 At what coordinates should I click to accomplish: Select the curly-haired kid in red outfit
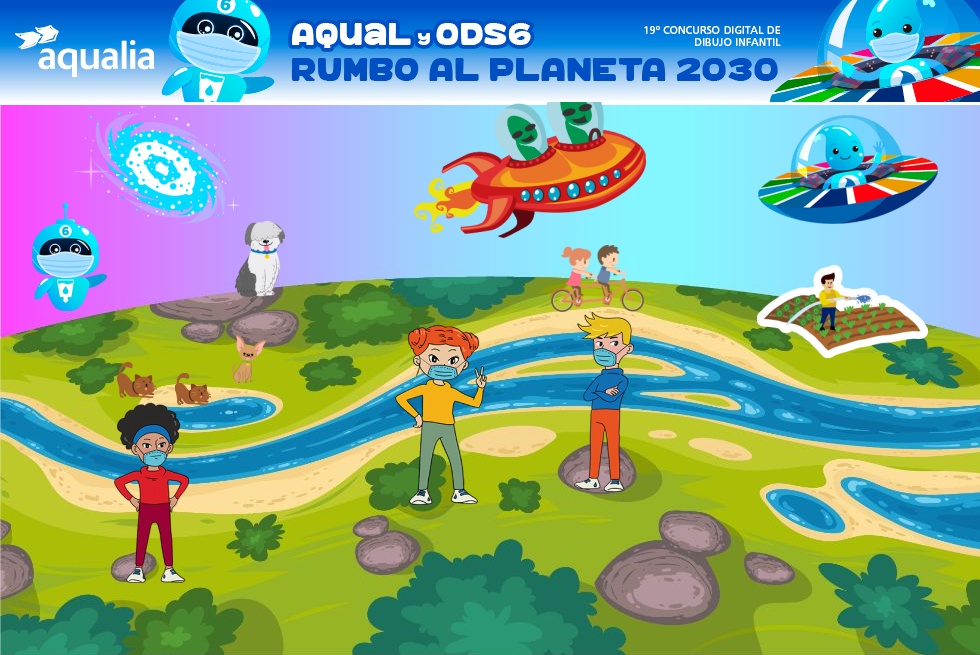[x=151, y=492]
